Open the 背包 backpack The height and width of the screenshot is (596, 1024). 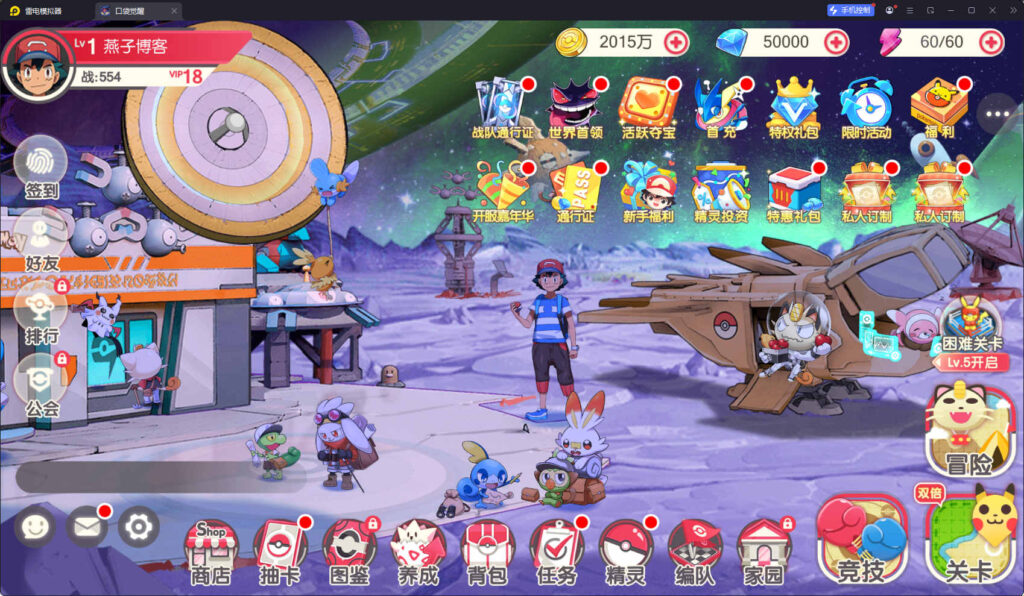click(x=487, y=550)
